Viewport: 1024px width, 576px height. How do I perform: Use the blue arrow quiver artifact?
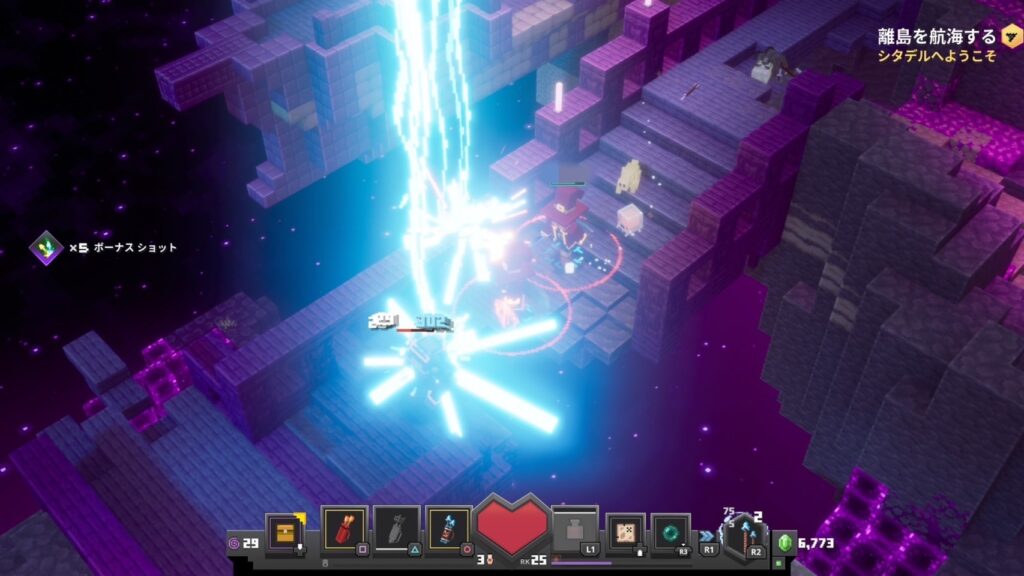click(x=448, y=530)
